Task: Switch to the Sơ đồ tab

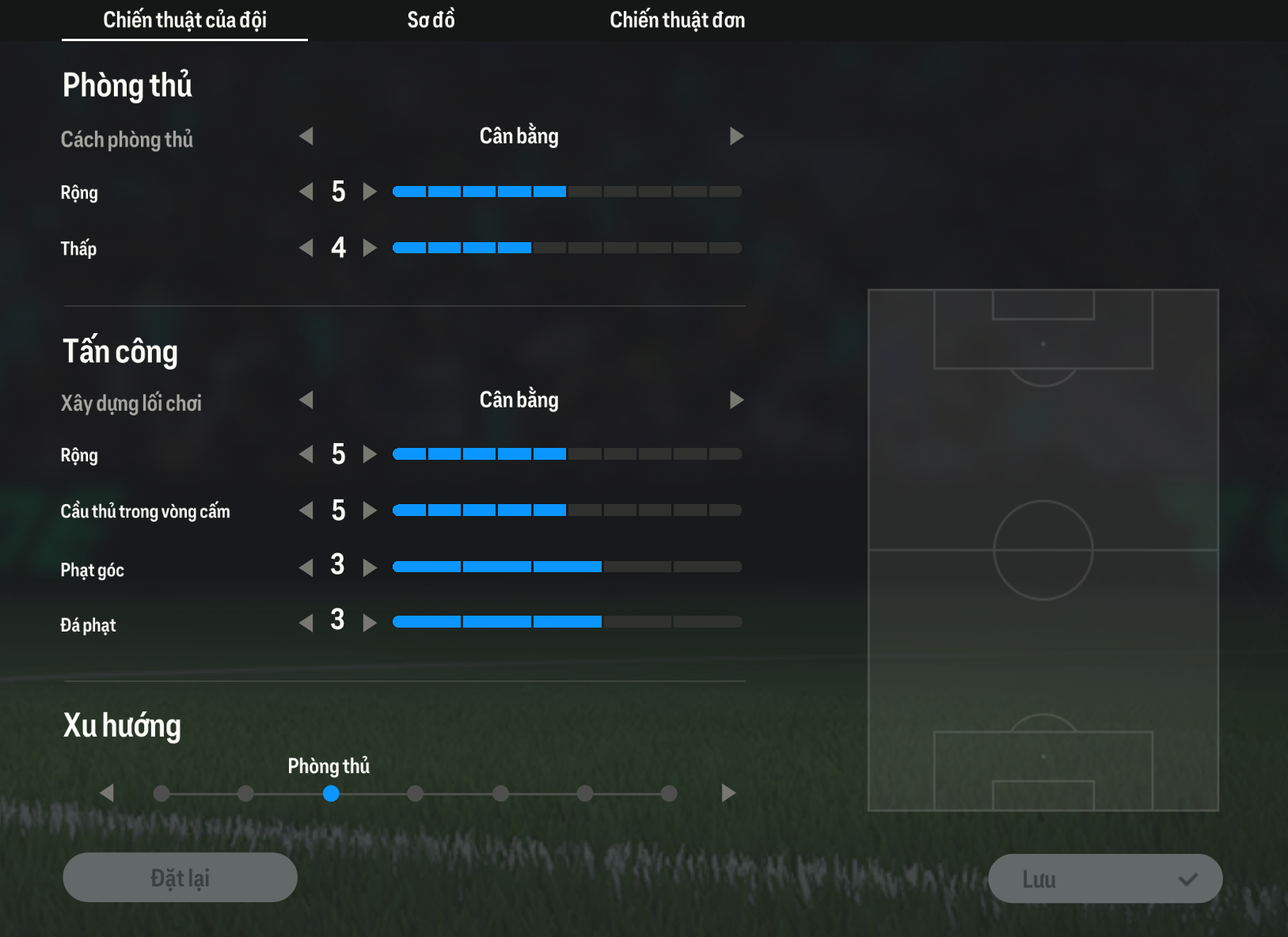Action: [431, 20]
